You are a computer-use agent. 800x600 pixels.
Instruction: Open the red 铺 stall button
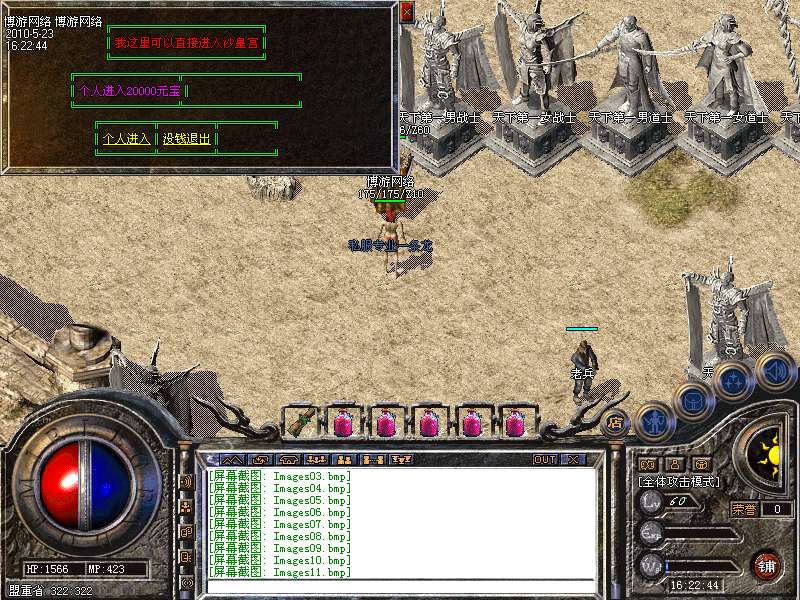pos(767,565)
